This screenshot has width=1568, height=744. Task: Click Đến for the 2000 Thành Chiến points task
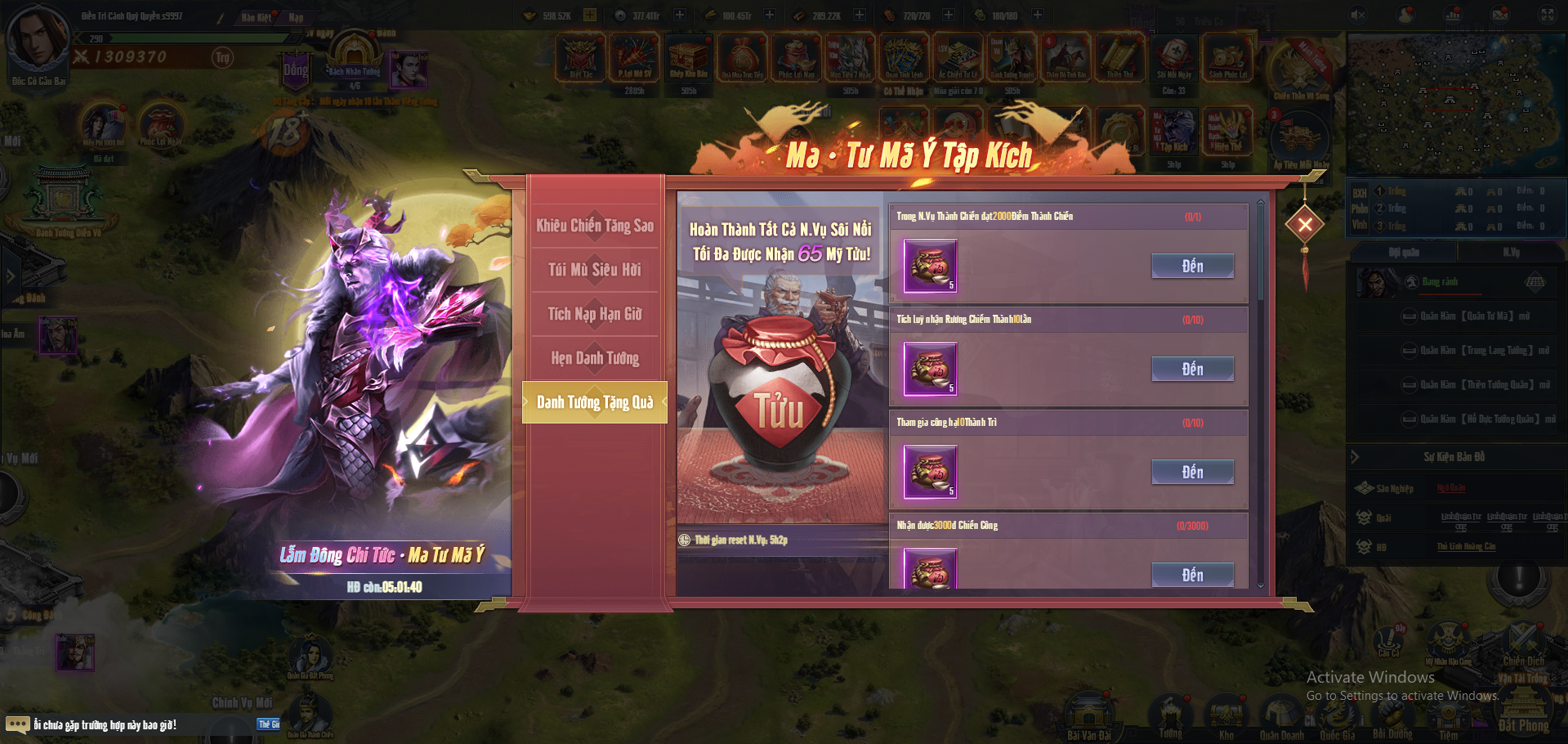(1192, 267)
